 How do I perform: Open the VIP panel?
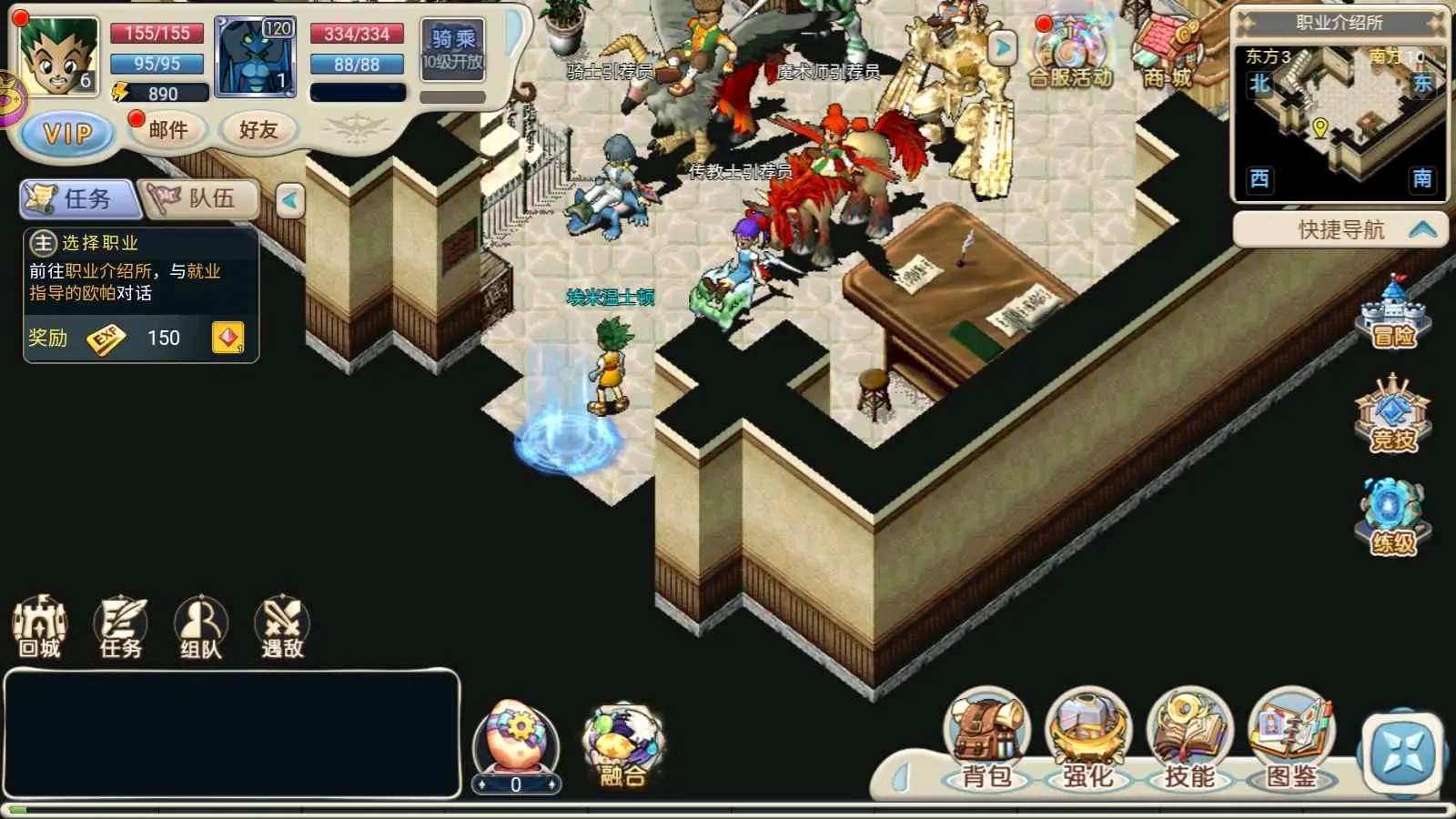pyautogui.click(x=67, y=134)
